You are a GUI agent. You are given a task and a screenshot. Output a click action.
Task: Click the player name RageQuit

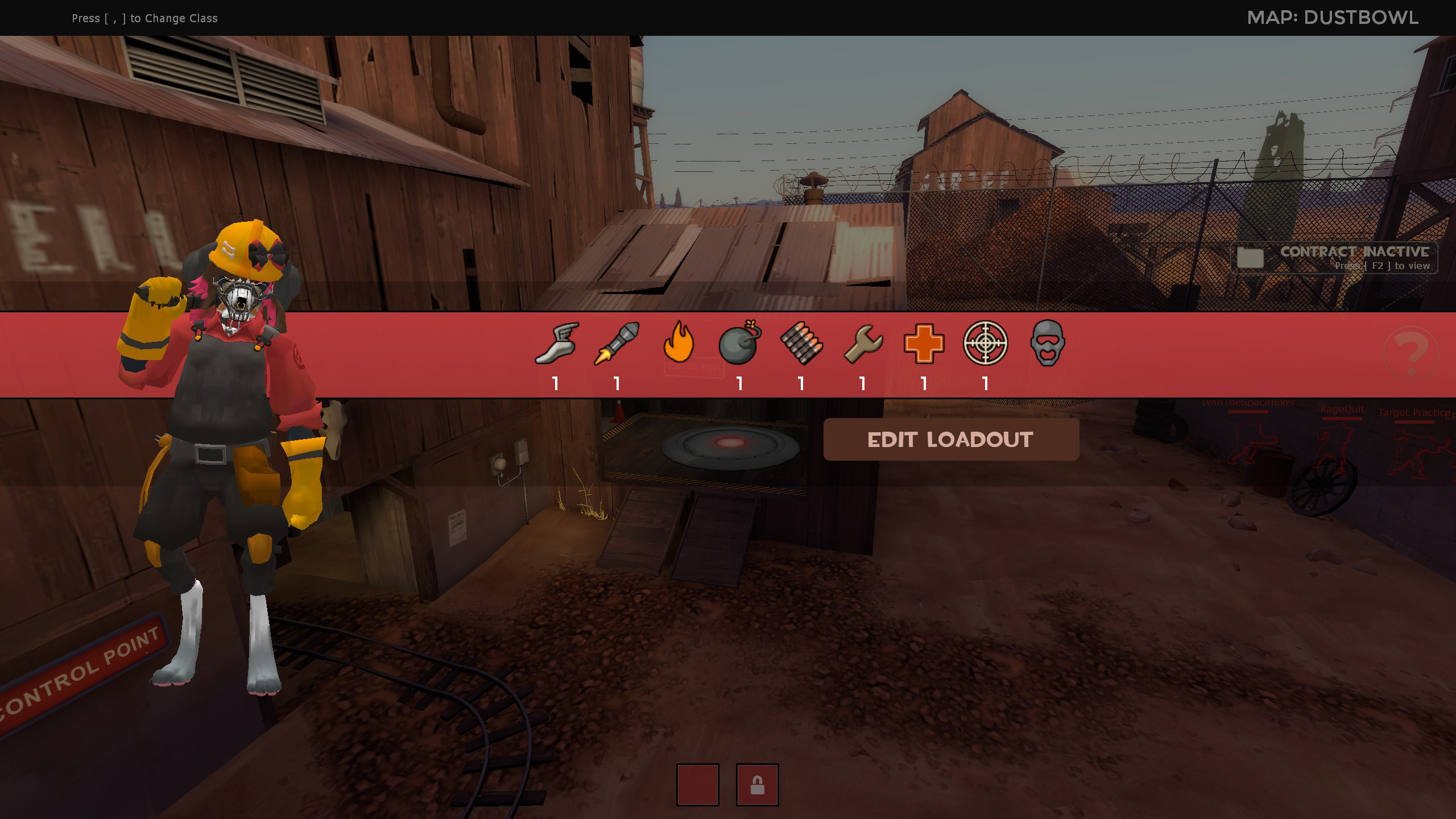point(1342,408)
